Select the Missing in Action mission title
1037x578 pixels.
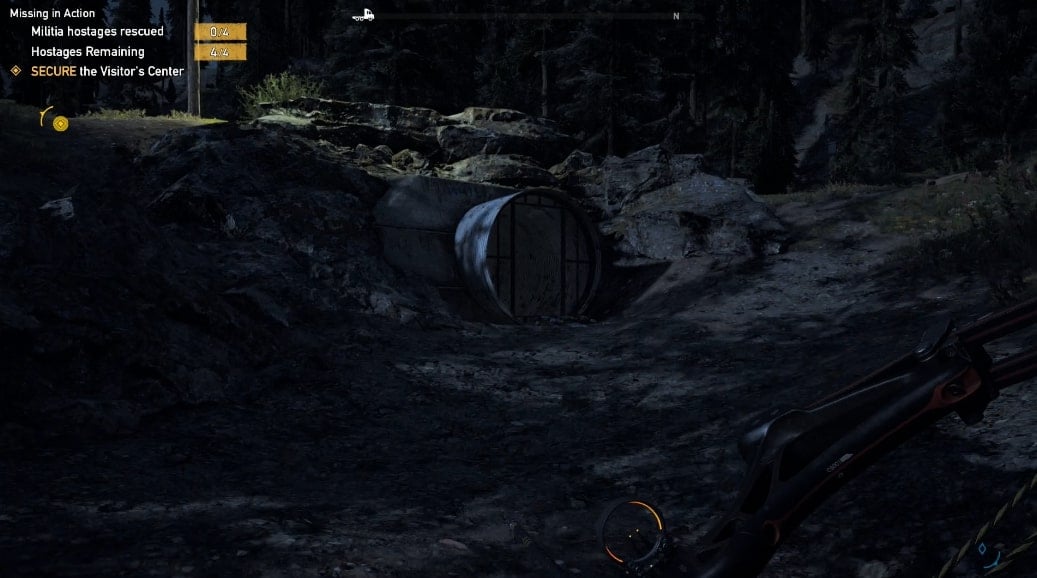coord(53,13)
